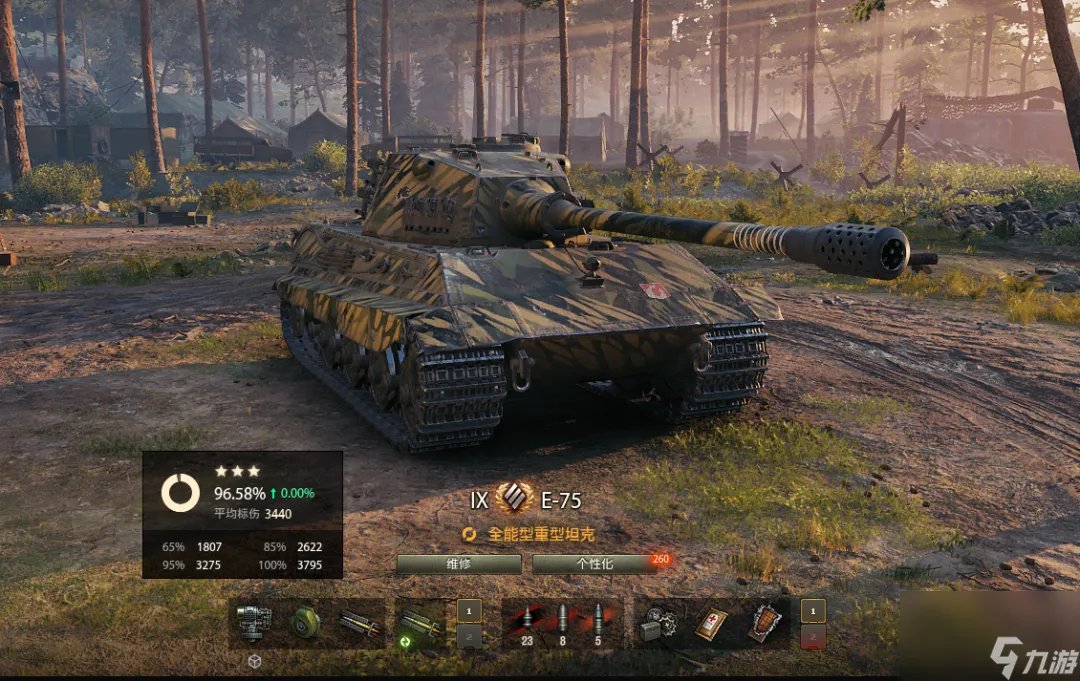The width and height of the screenshot is (1080, 681).
Task: Switch to consumables loadout 1
Action: point(813,610)
